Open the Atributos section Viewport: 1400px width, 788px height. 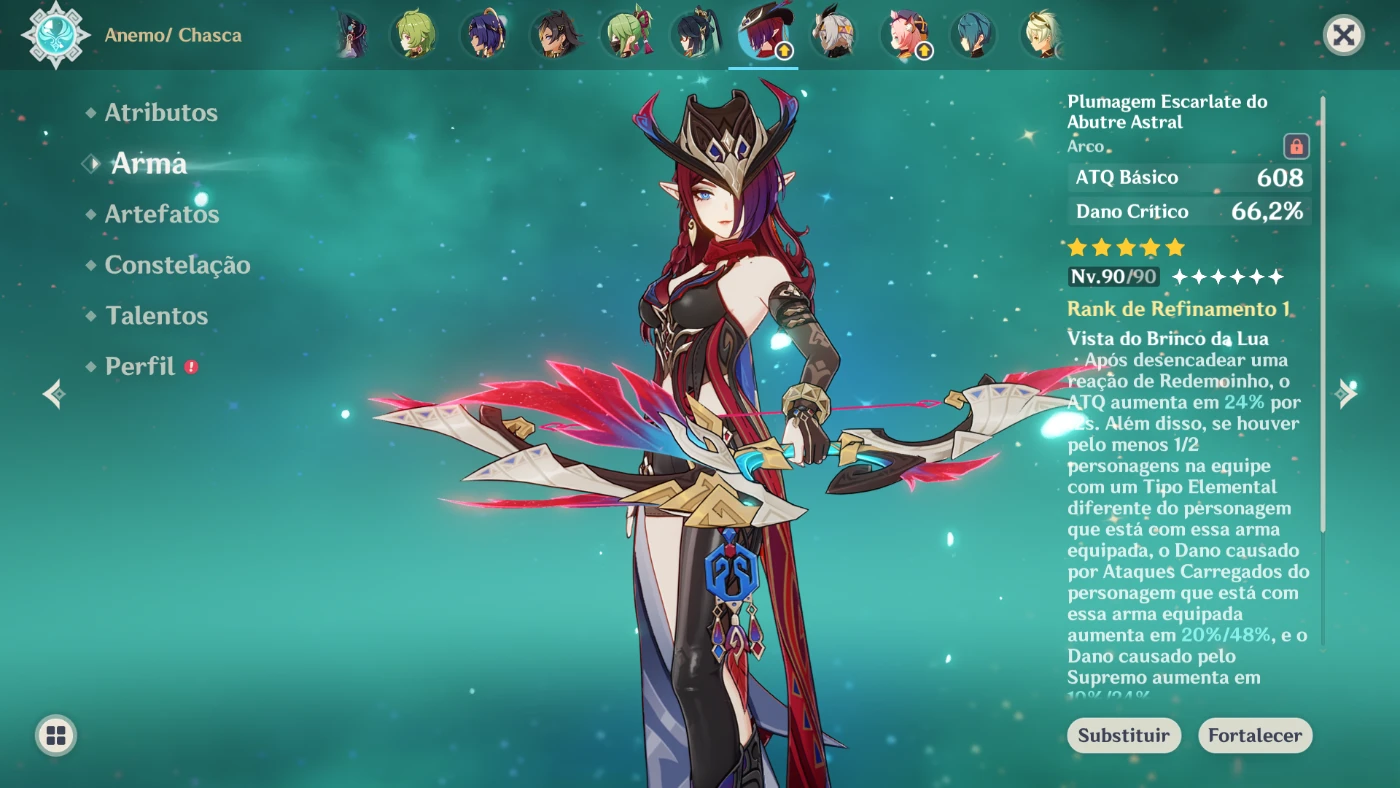[161, 113]
